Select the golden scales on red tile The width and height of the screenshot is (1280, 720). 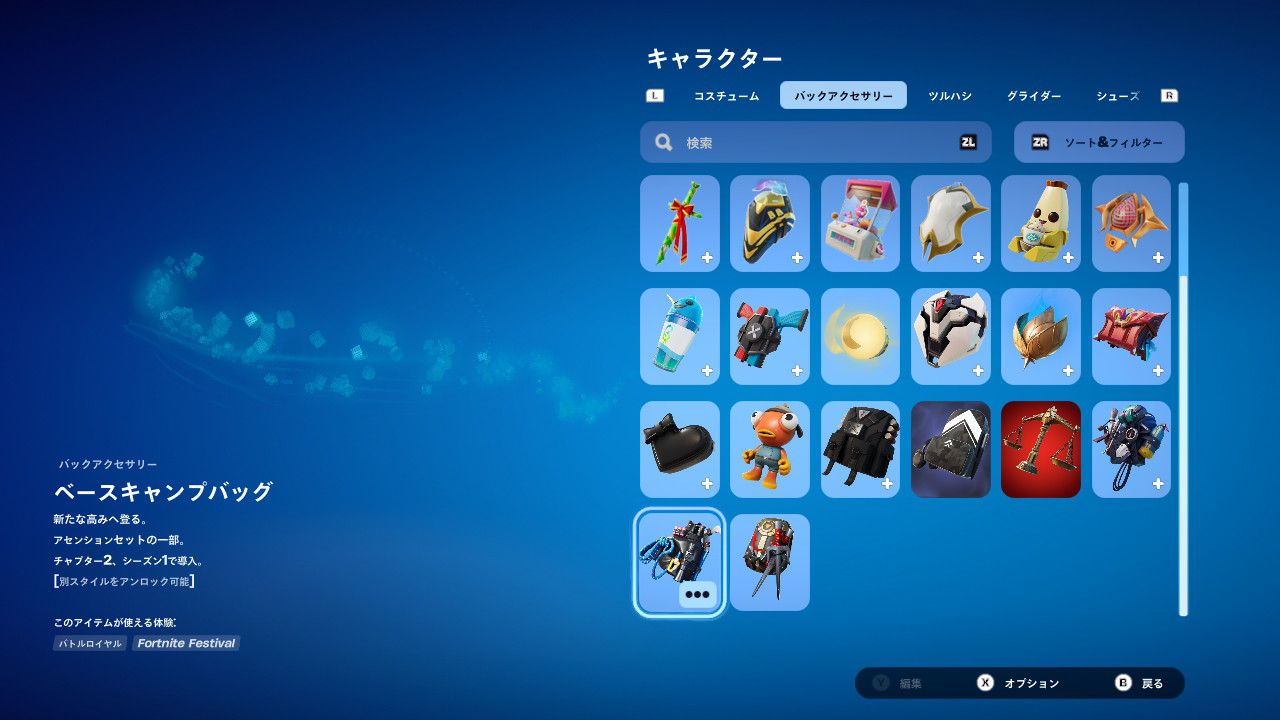click(1040, 449)
